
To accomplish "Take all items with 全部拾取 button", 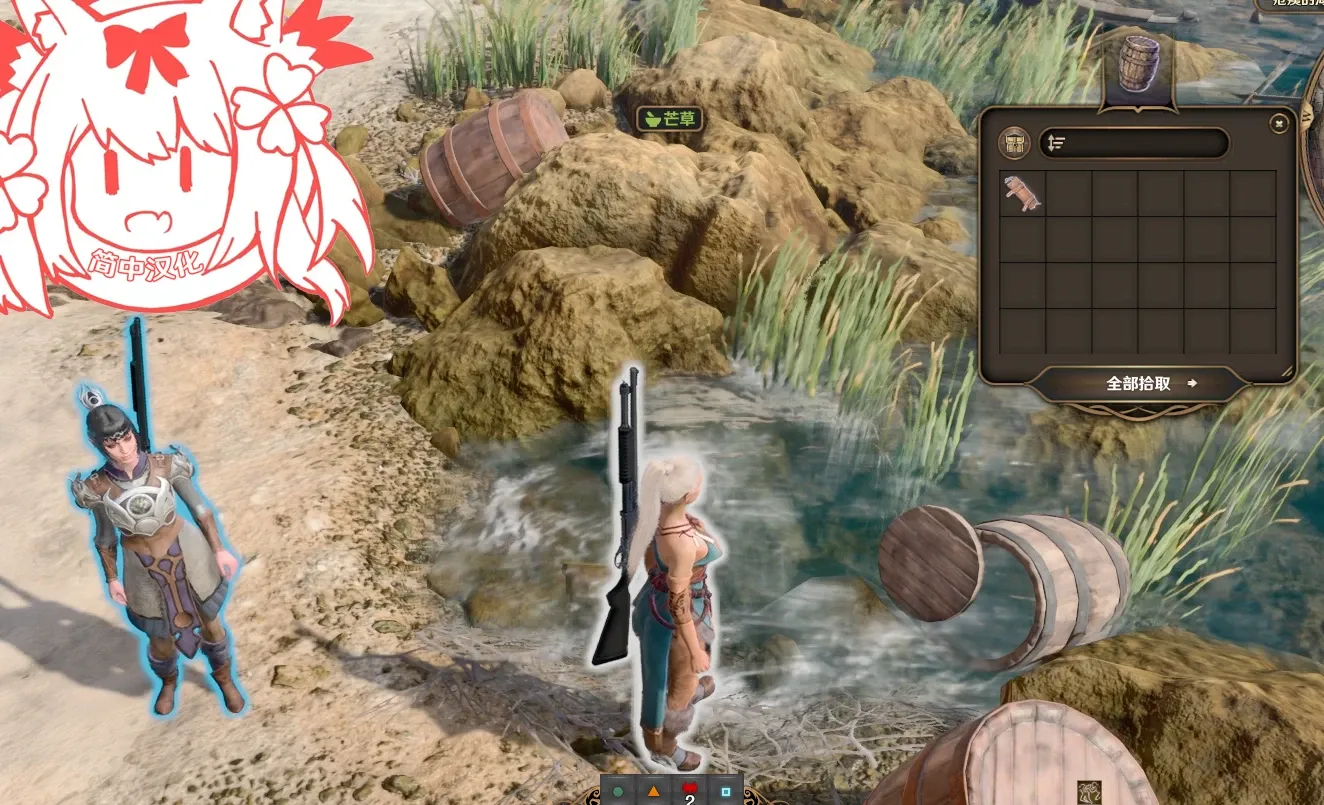I will (1139, 383).
